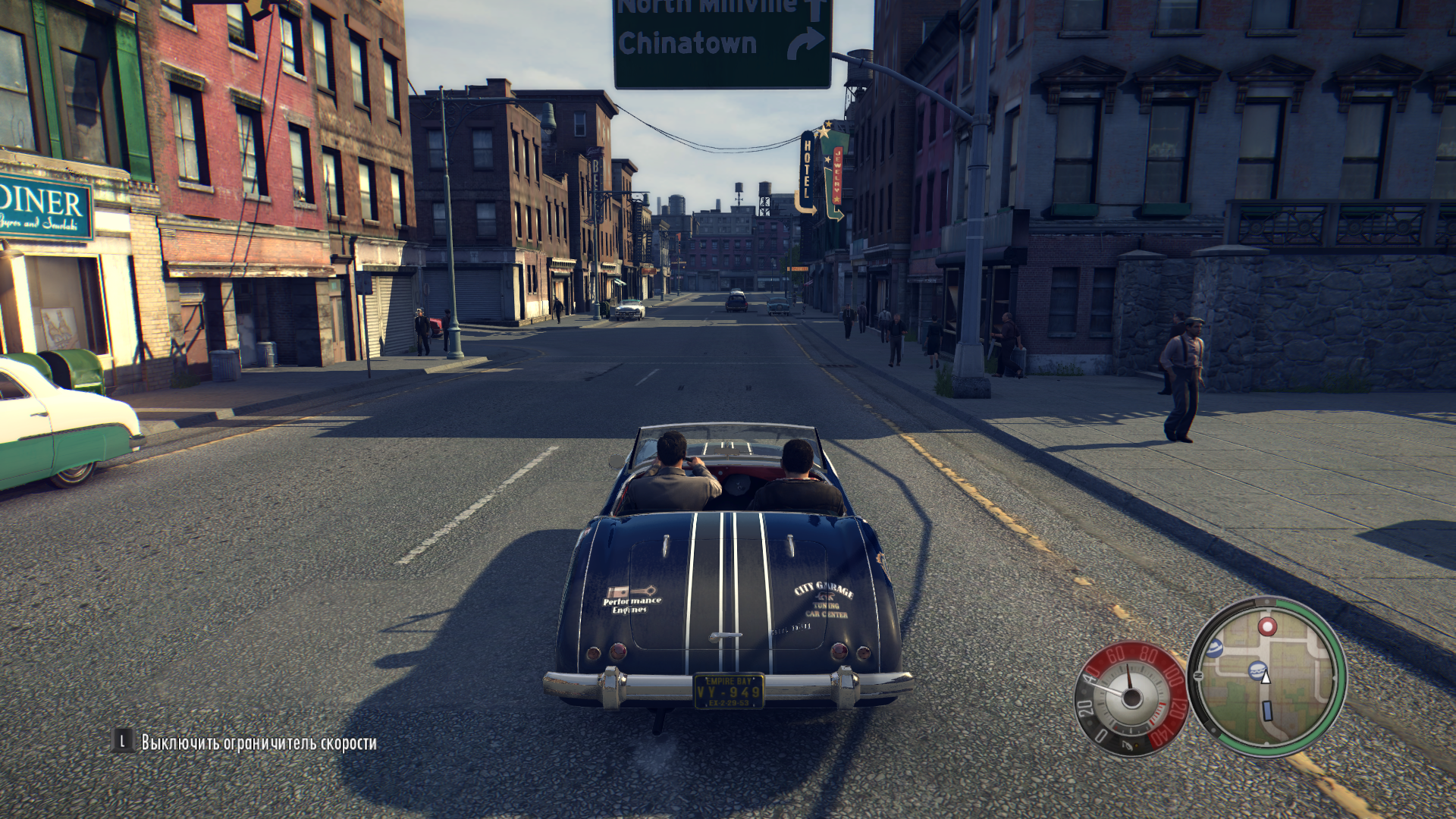Select the red objective marker on minimap

[1266, 626]
